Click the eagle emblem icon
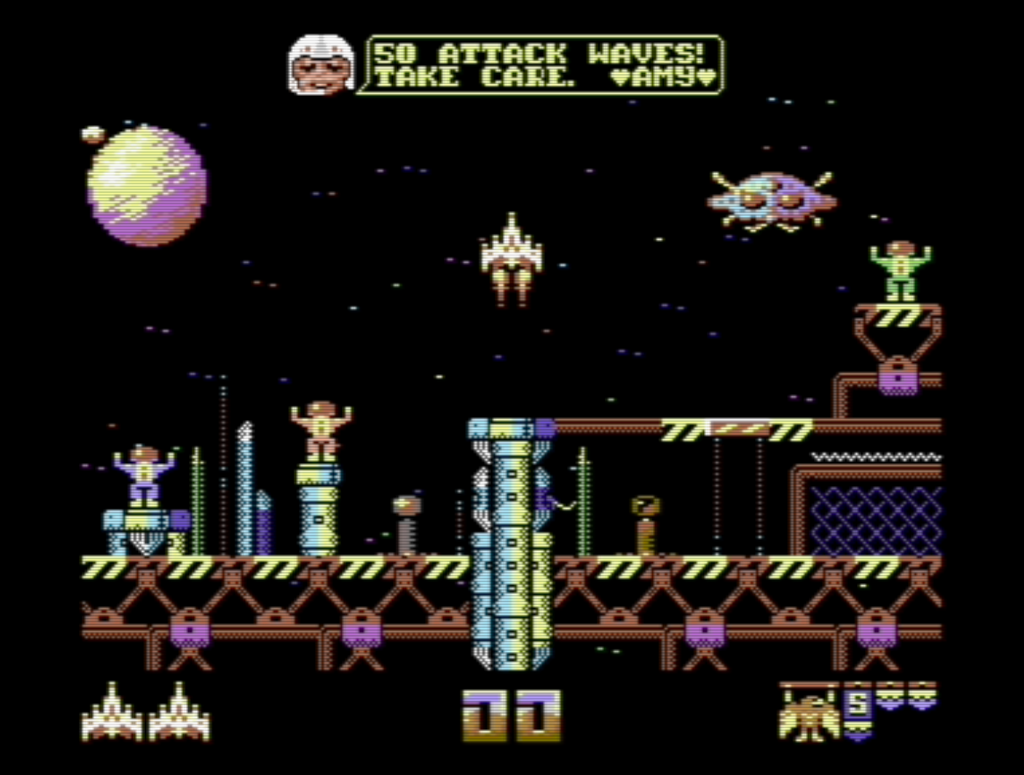Screen dimensions: 1024x775 809,714
